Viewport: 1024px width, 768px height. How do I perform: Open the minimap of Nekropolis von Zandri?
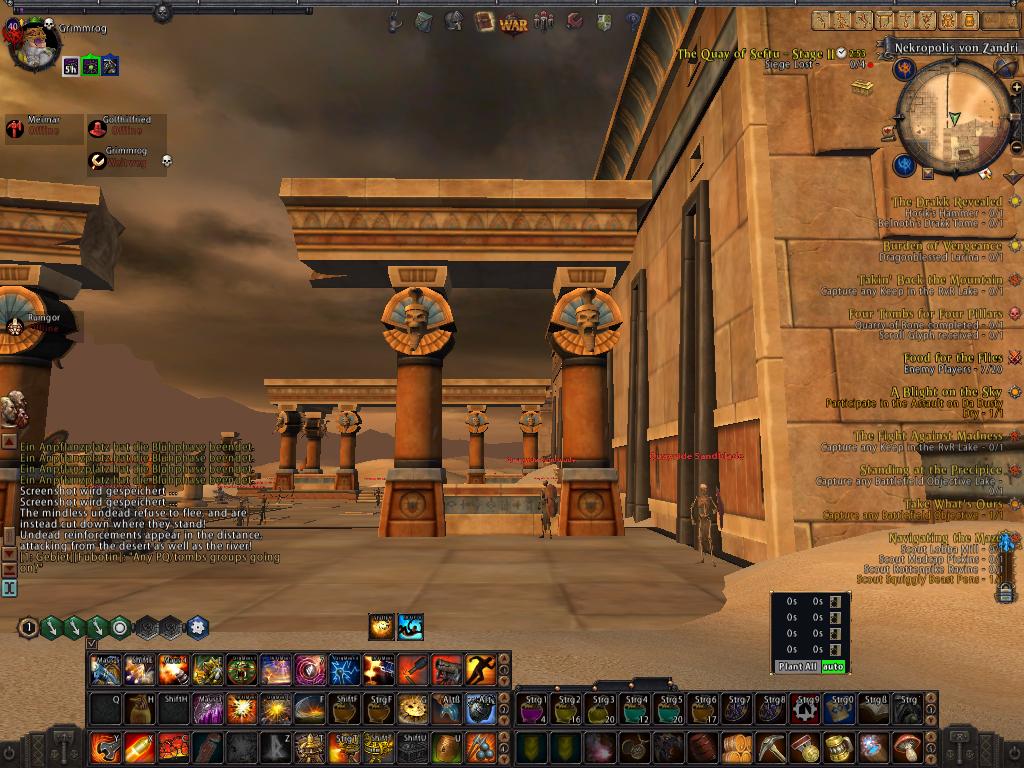pyautogui.click(x=952, y=120)
